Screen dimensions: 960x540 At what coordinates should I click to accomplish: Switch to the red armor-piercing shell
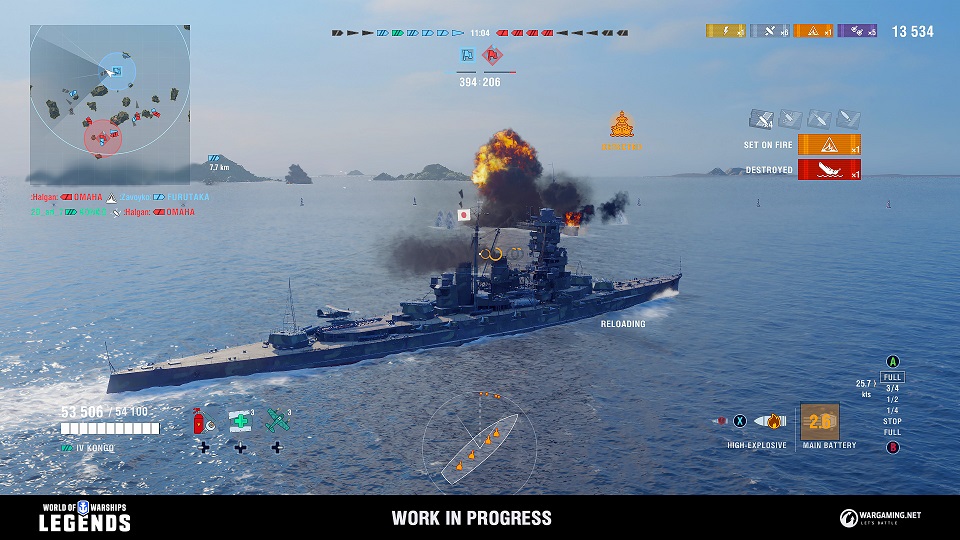[x=719, y=421]
